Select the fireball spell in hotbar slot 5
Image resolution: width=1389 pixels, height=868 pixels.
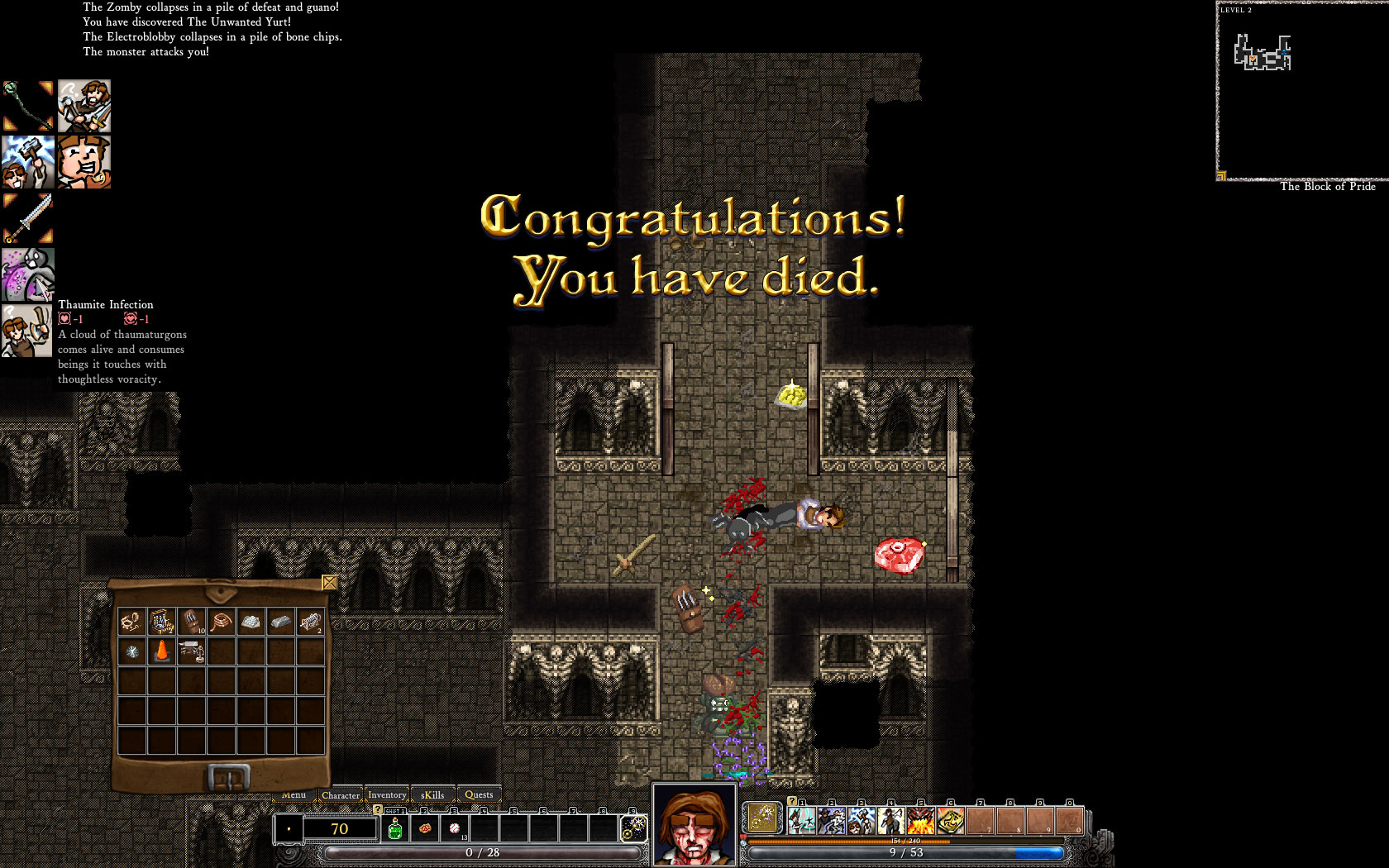pyautogui.click(x=920, y=820)
